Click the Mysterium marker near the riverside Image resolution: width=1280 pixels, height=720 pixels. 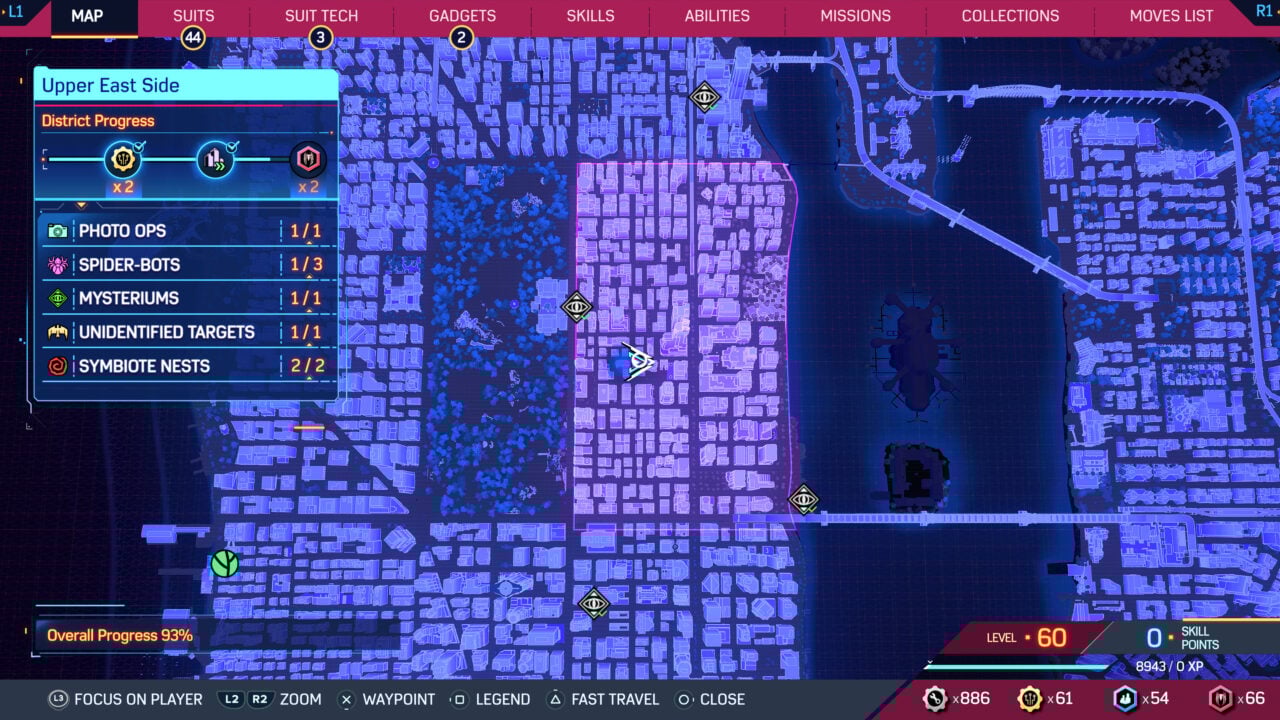pyautogui.click(x=803, y=500)
